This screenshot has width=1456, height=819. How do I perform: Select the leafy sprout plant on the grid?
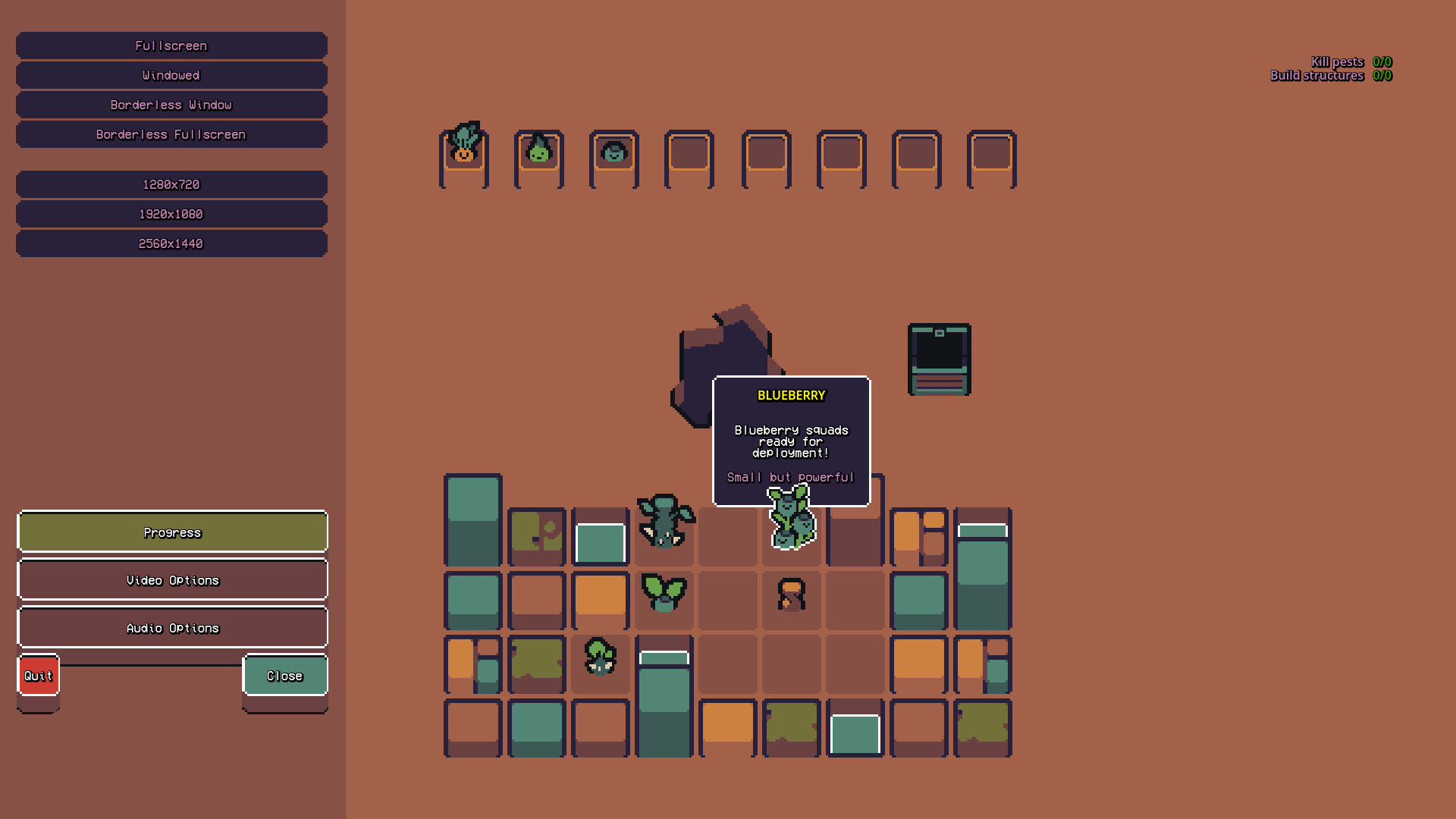tap(664, 595)
